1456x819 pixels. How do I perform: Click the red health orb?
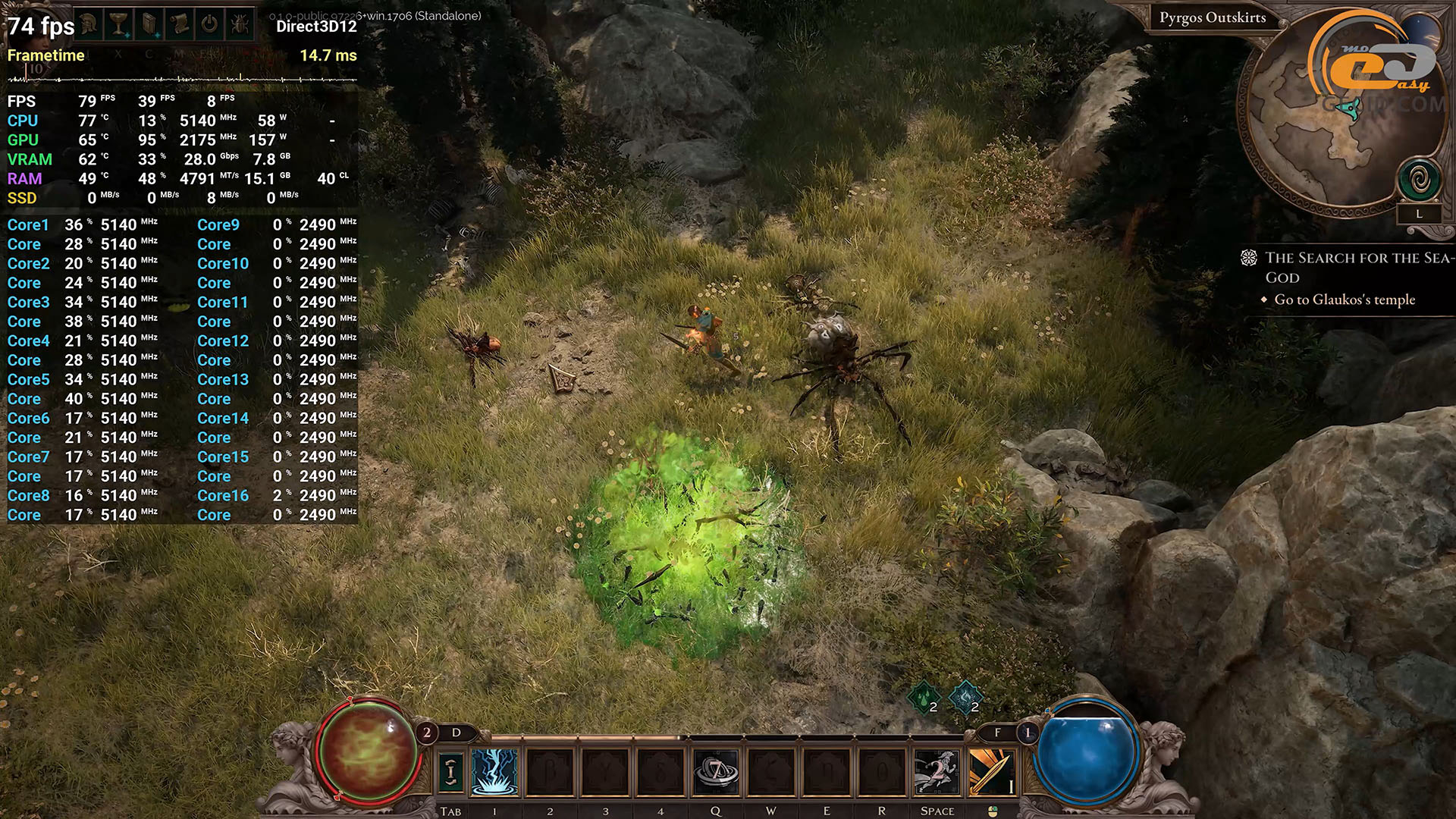coord(368,751)
